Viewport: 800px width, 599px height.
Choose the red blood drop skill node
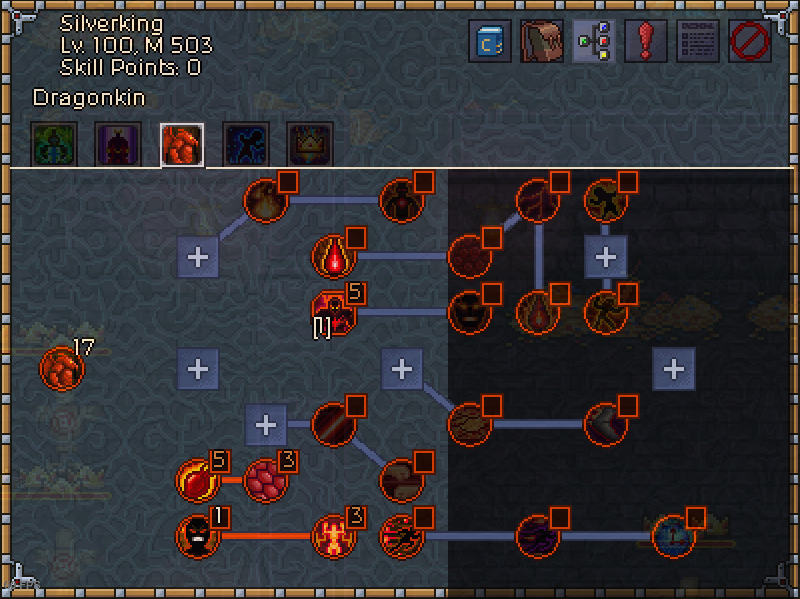pos(333,257)
